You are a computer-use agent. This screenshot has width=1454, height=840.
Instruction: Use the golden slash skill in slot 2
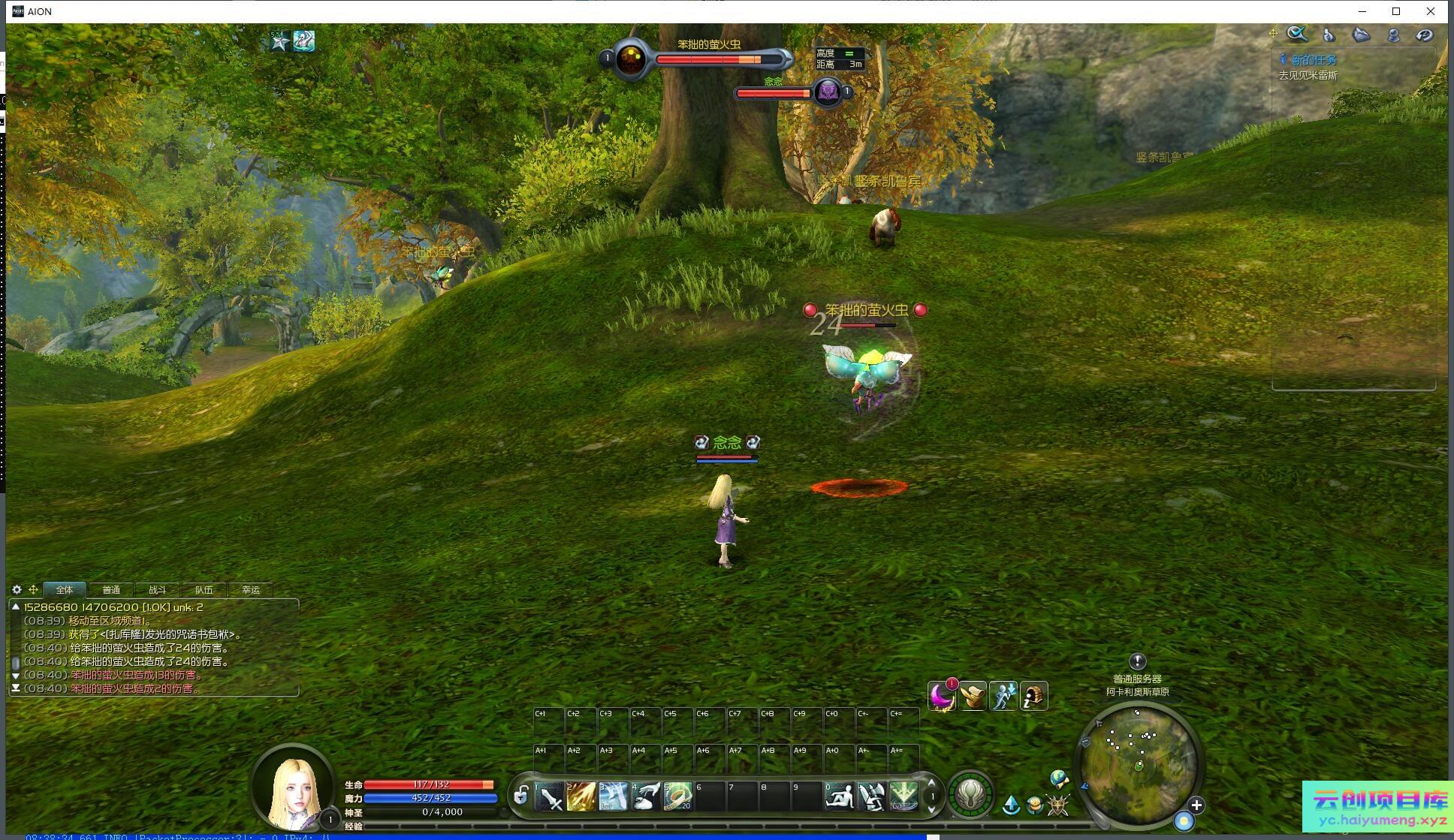point(581,796)
